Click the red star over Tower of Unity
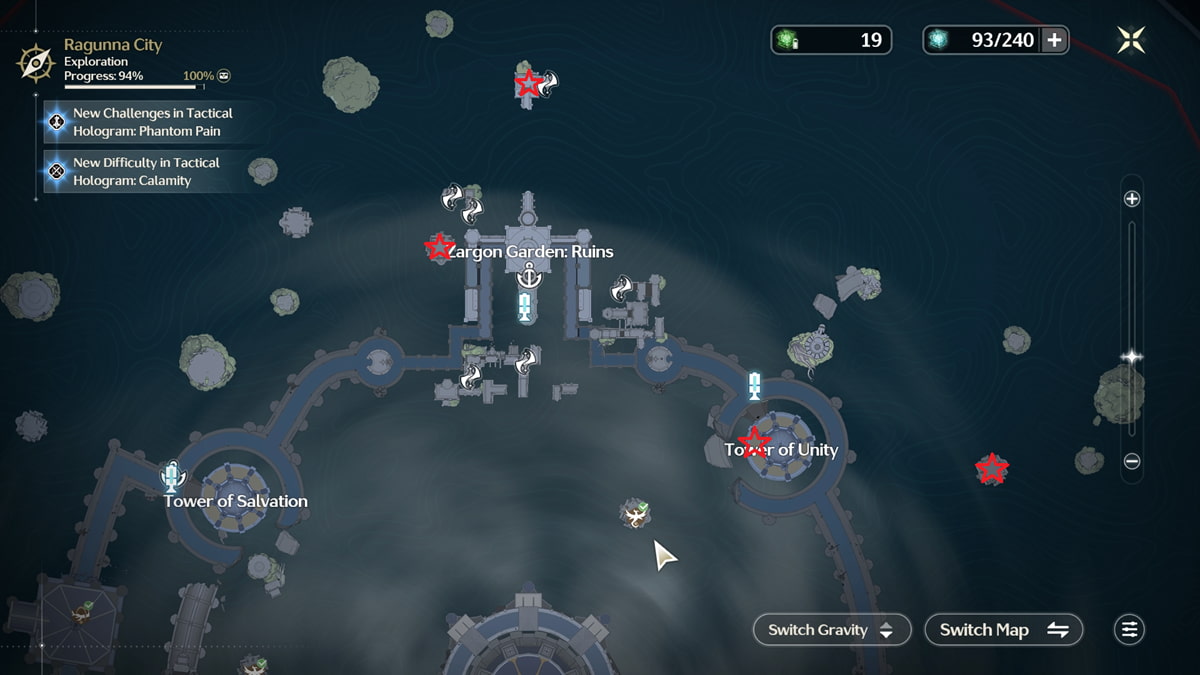This screenshot has width=1200, height=675. click(x=753, y=442)
